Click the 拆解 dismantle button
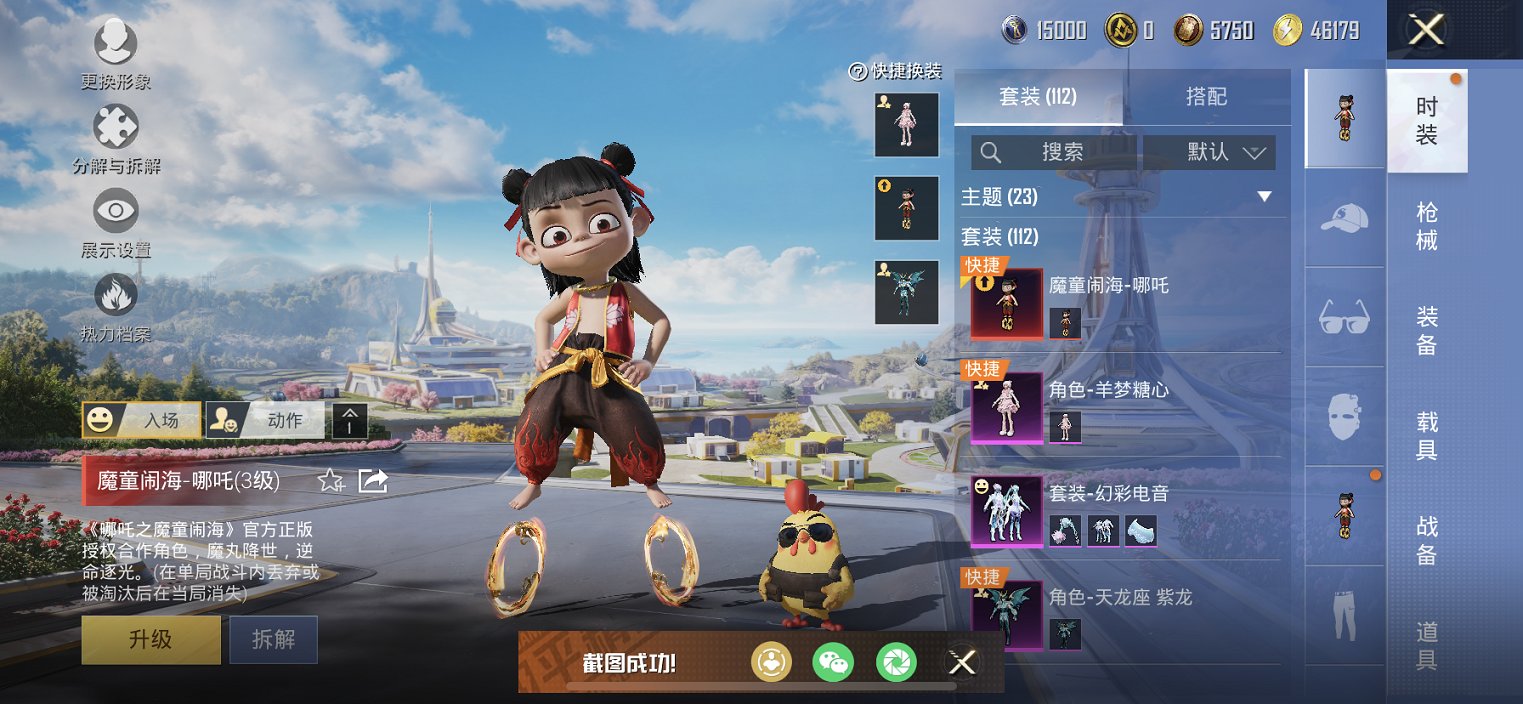 [x=273, y=639]
